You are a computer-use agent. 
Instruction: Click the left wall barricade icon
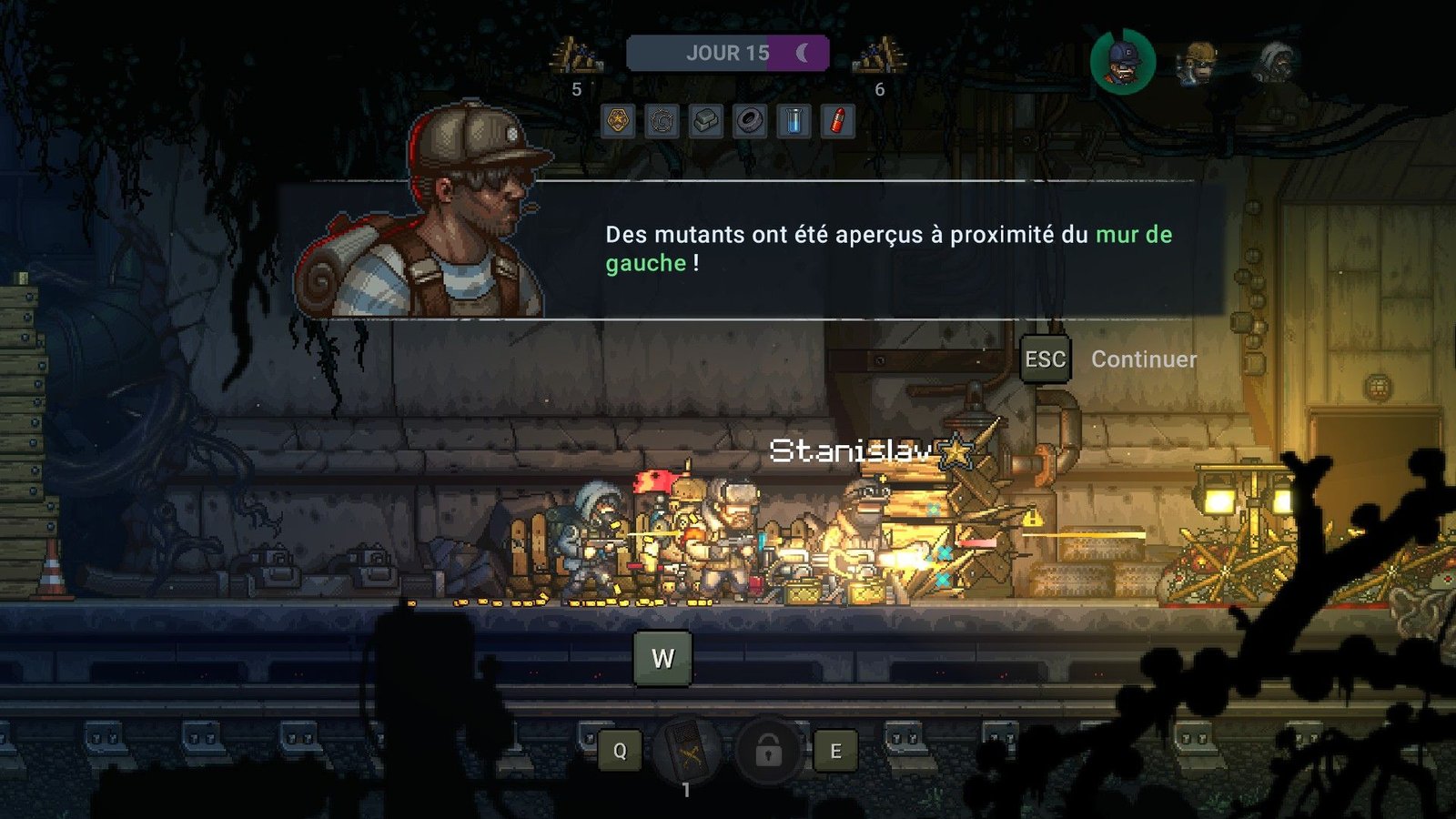pos(576,56)
